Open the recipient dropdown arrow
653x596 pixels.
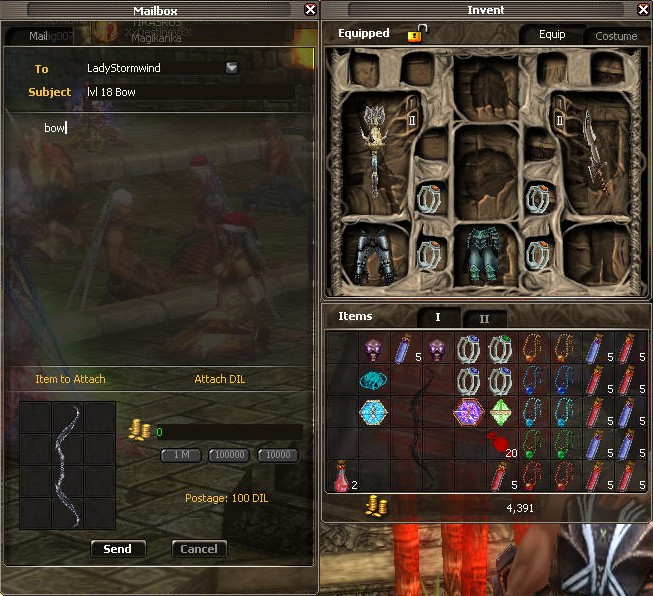click(x=232, y=68)
